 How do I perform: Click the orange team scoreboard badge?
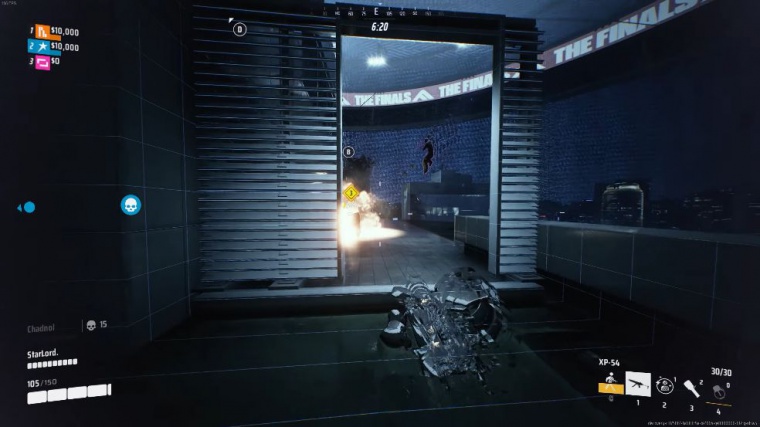point(43,31)
